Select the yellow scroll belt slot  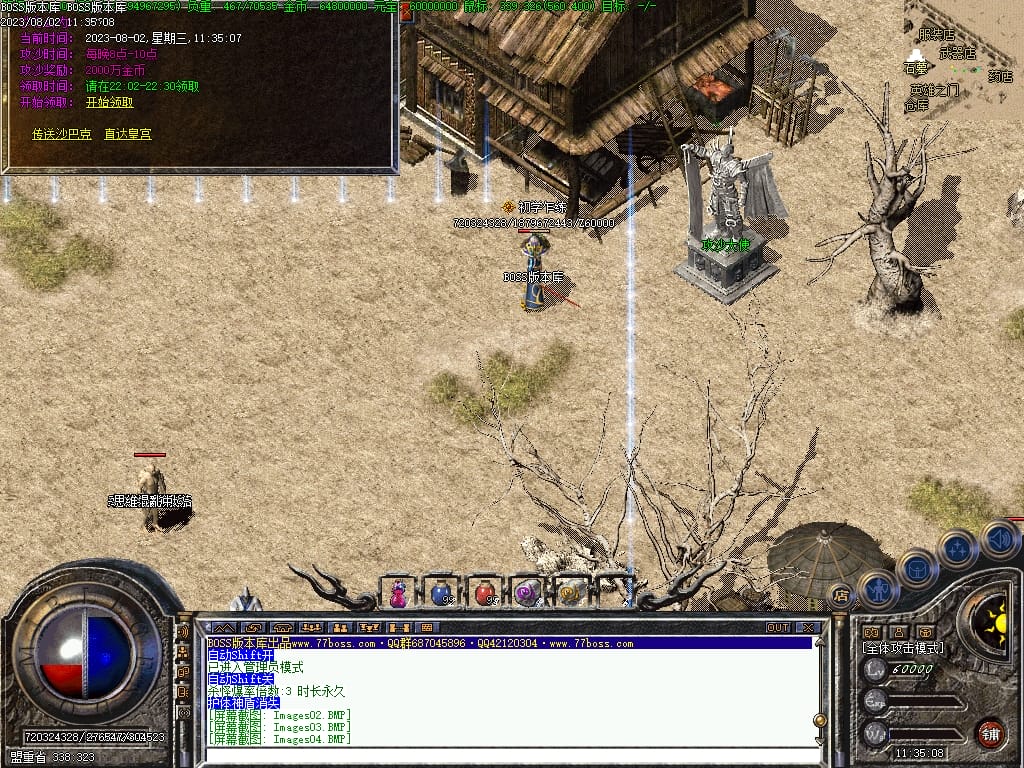coord(570,593)
